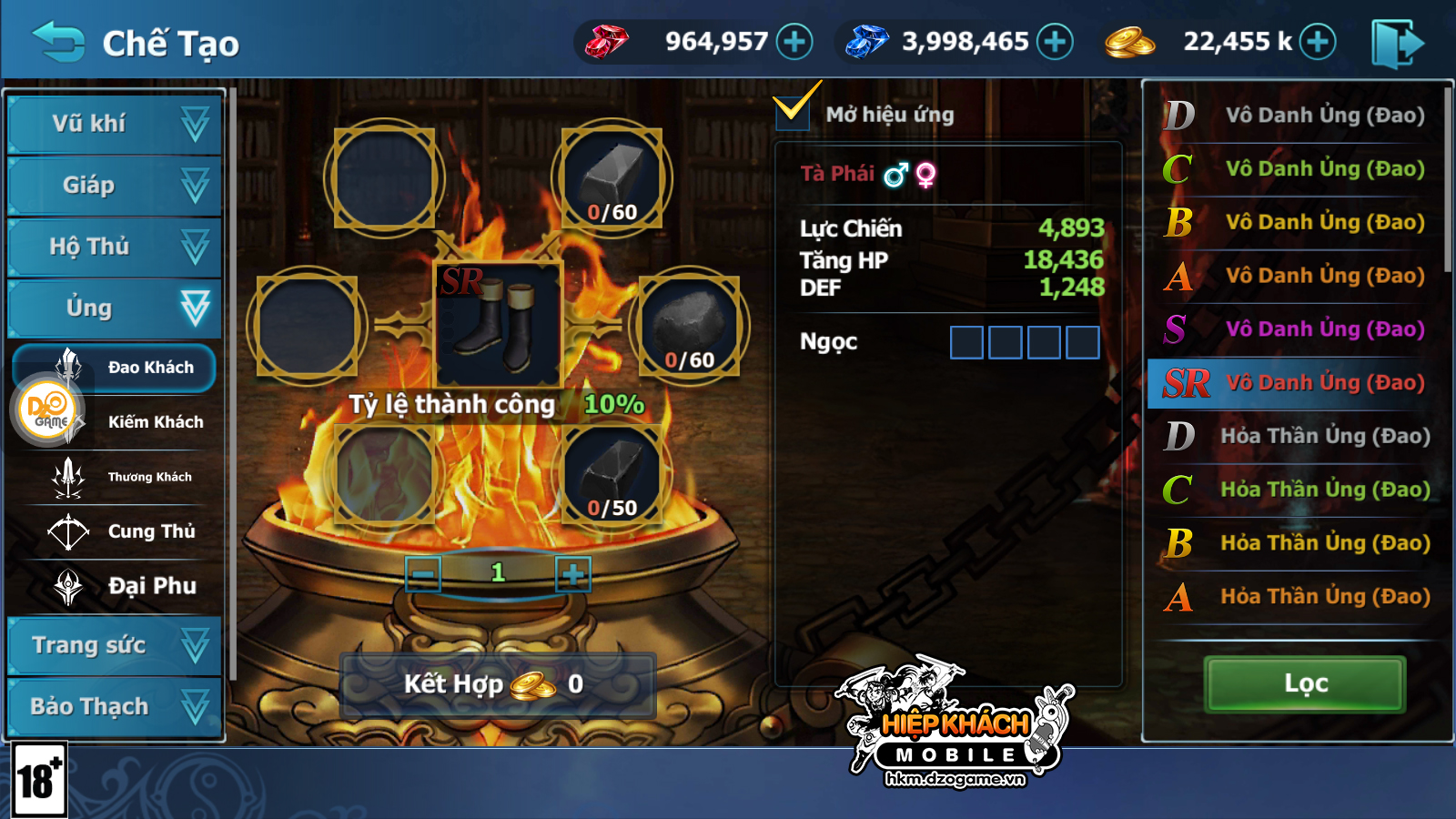This screenshot has width=1456, height=819.
Task: Expand the Hộ Thủ category
Action: coord(115,247)
